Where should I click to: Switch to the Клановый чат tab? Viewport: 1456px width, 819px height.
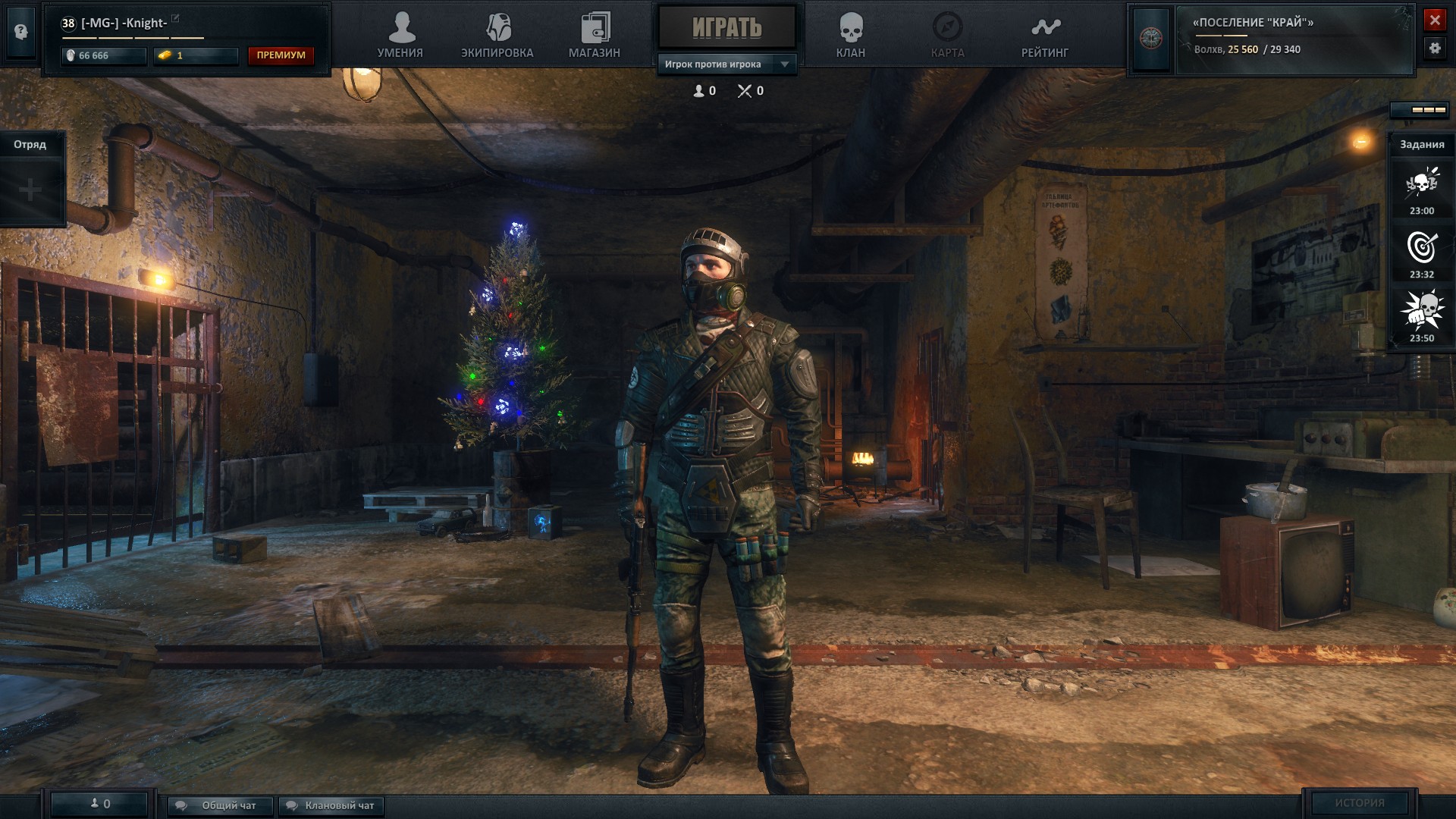[x=331, y=805]
